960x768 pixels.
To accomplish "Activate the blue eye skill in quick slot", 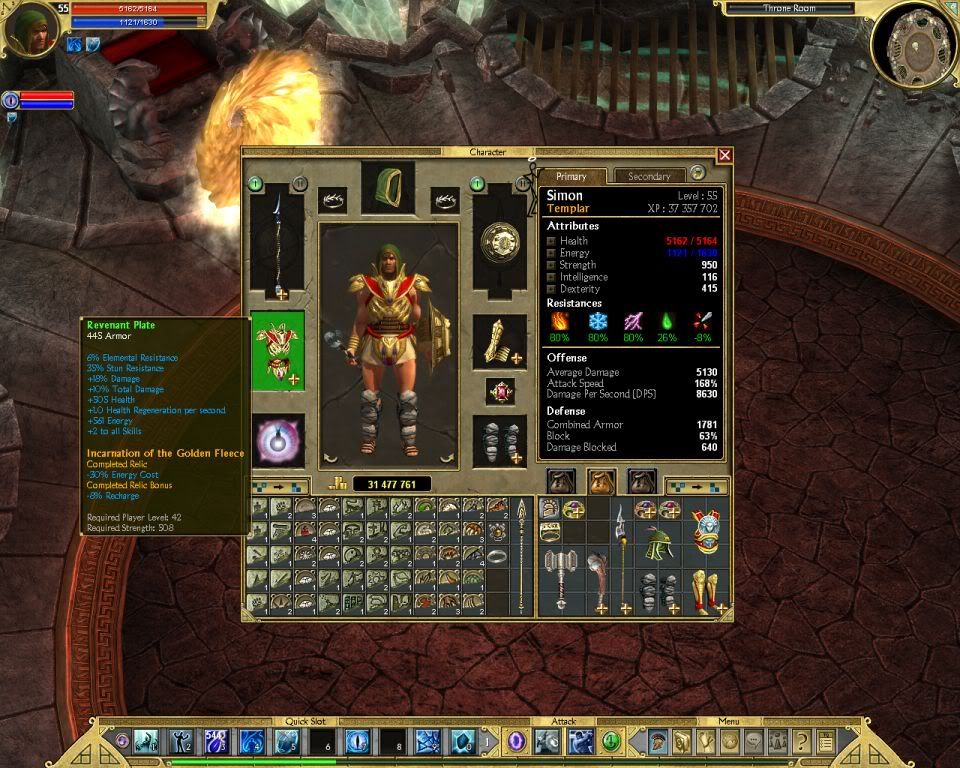I will [358, 742].
